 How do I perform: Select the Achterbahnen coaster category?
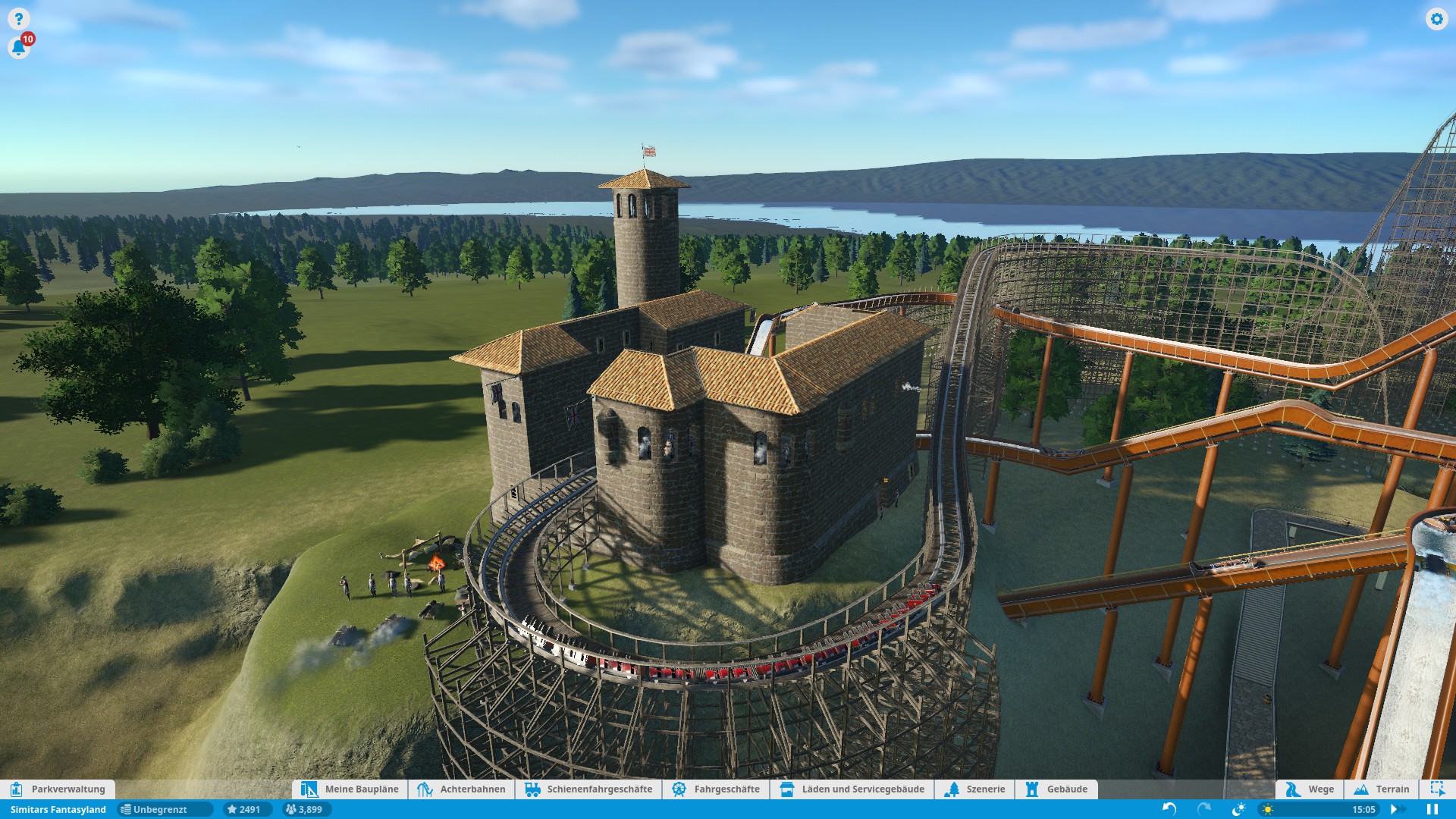[x=462, y=789]
